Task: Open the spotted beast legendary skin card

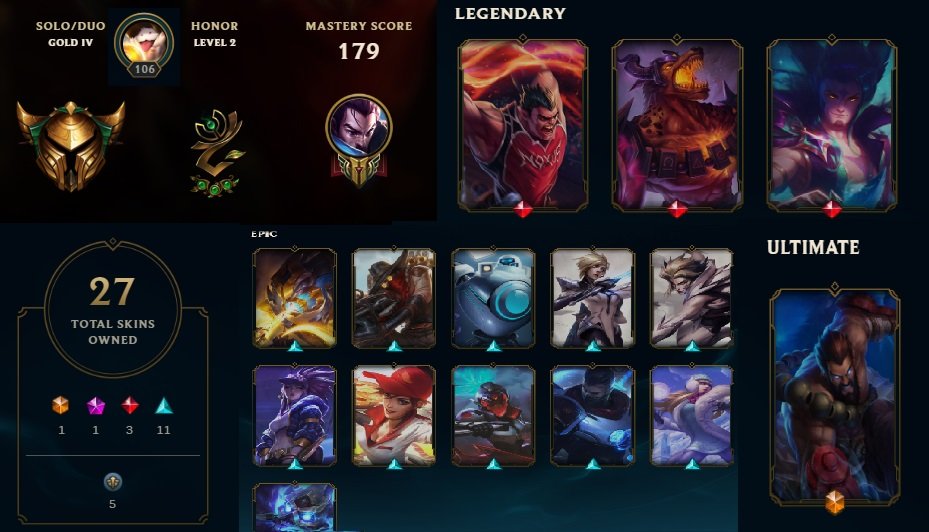Action: click(x=677, y=124)
